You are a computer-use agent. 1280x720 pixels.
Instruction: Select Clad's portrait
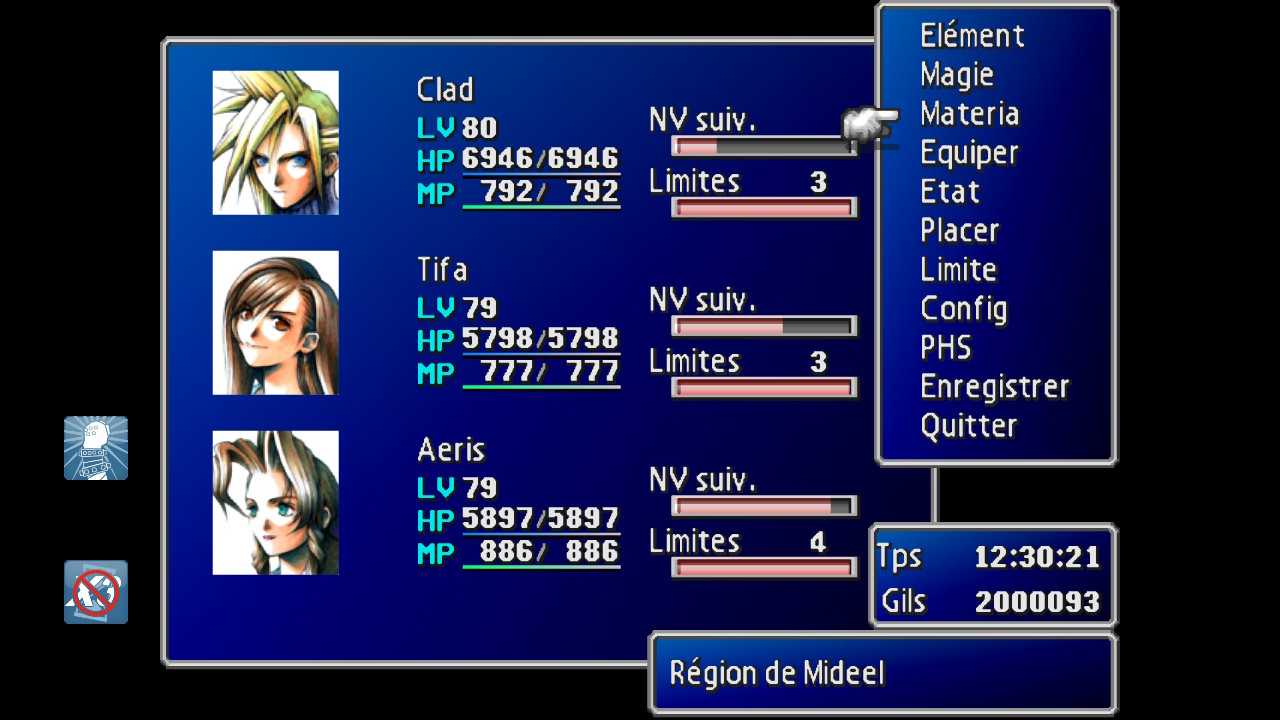[276, 143]
